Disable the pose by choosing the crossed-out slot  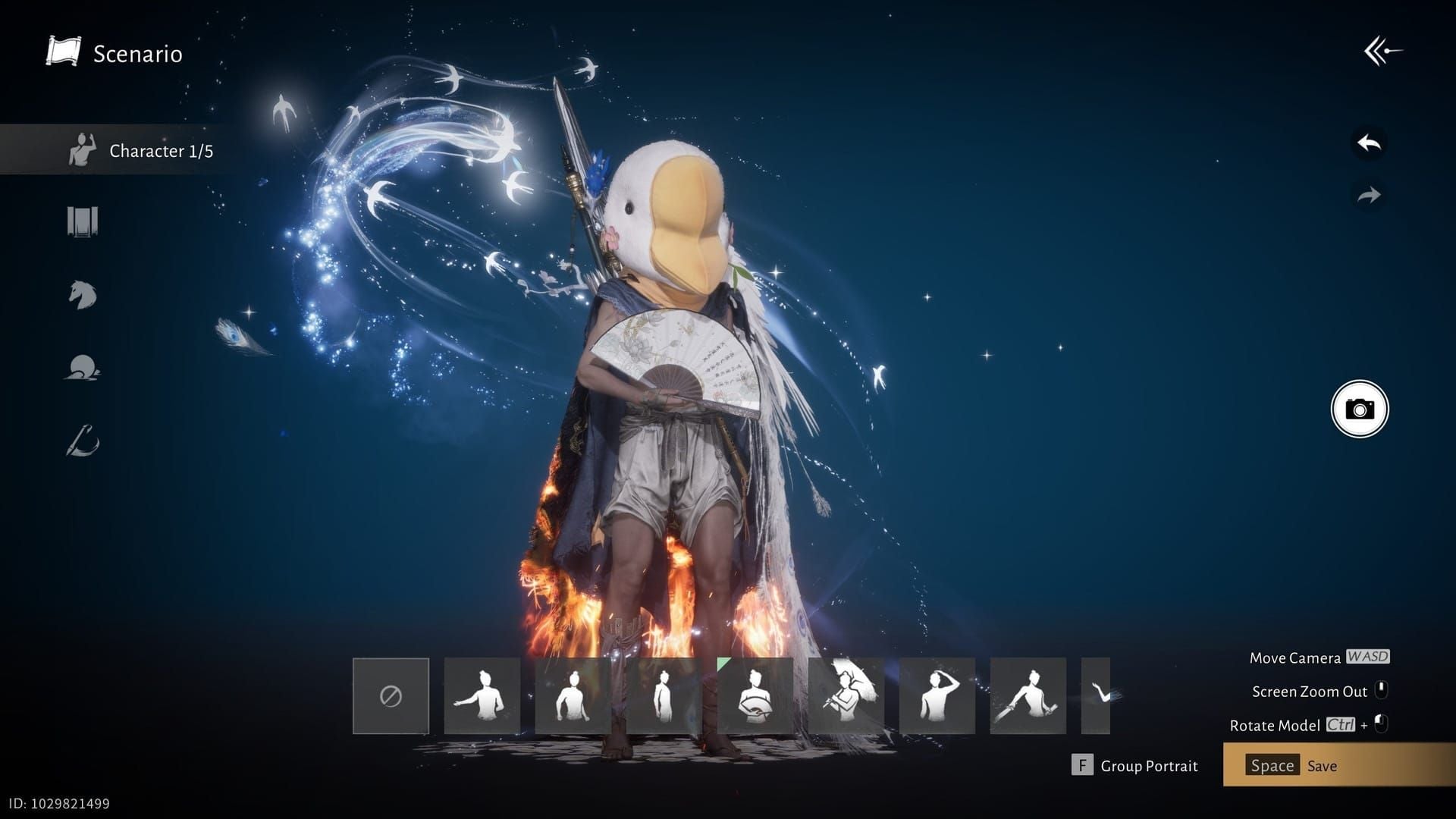pyautogui.click(x=391, y=694)
